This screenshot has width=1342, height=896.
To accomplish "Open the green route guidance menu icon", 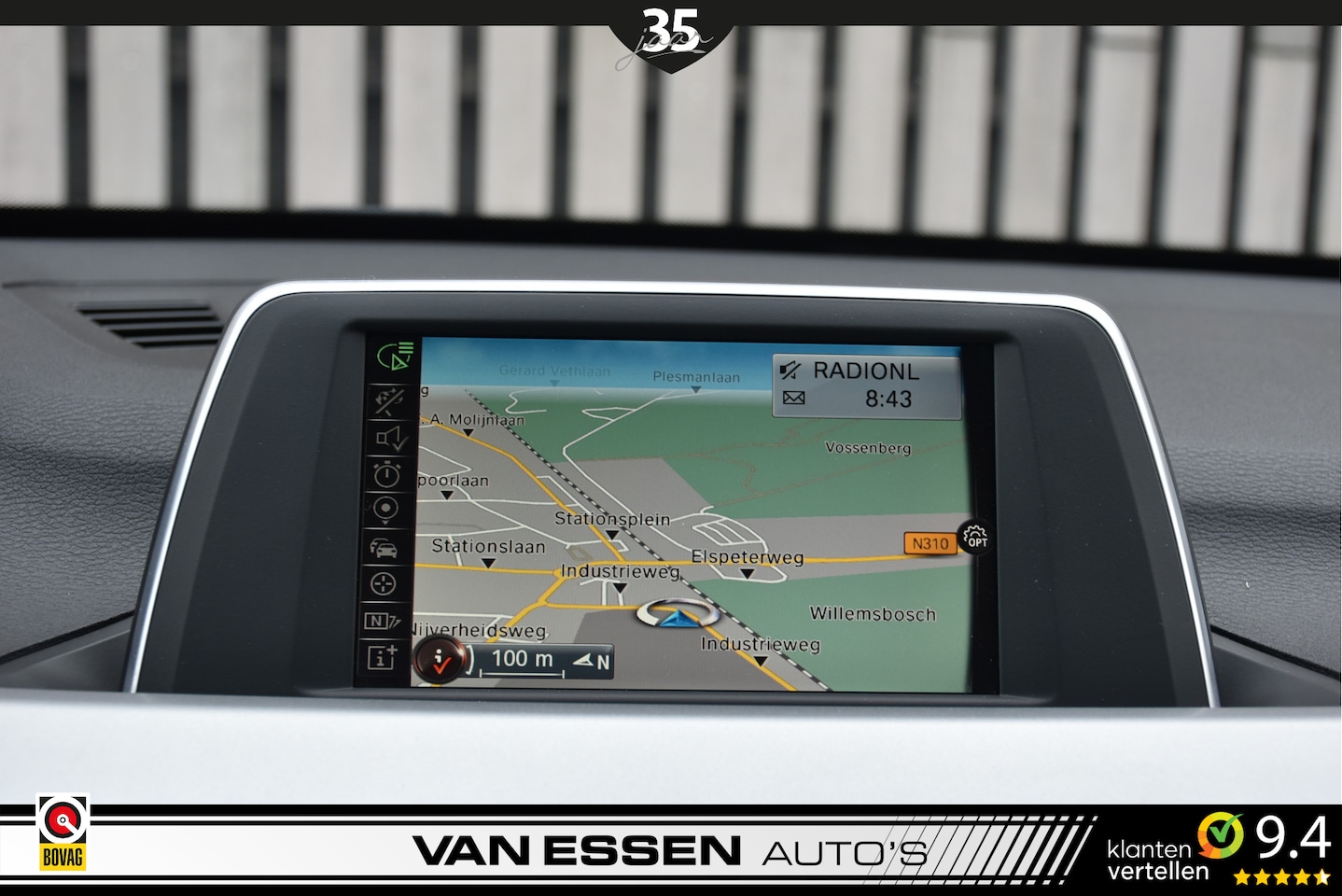I will click(395, 357).
